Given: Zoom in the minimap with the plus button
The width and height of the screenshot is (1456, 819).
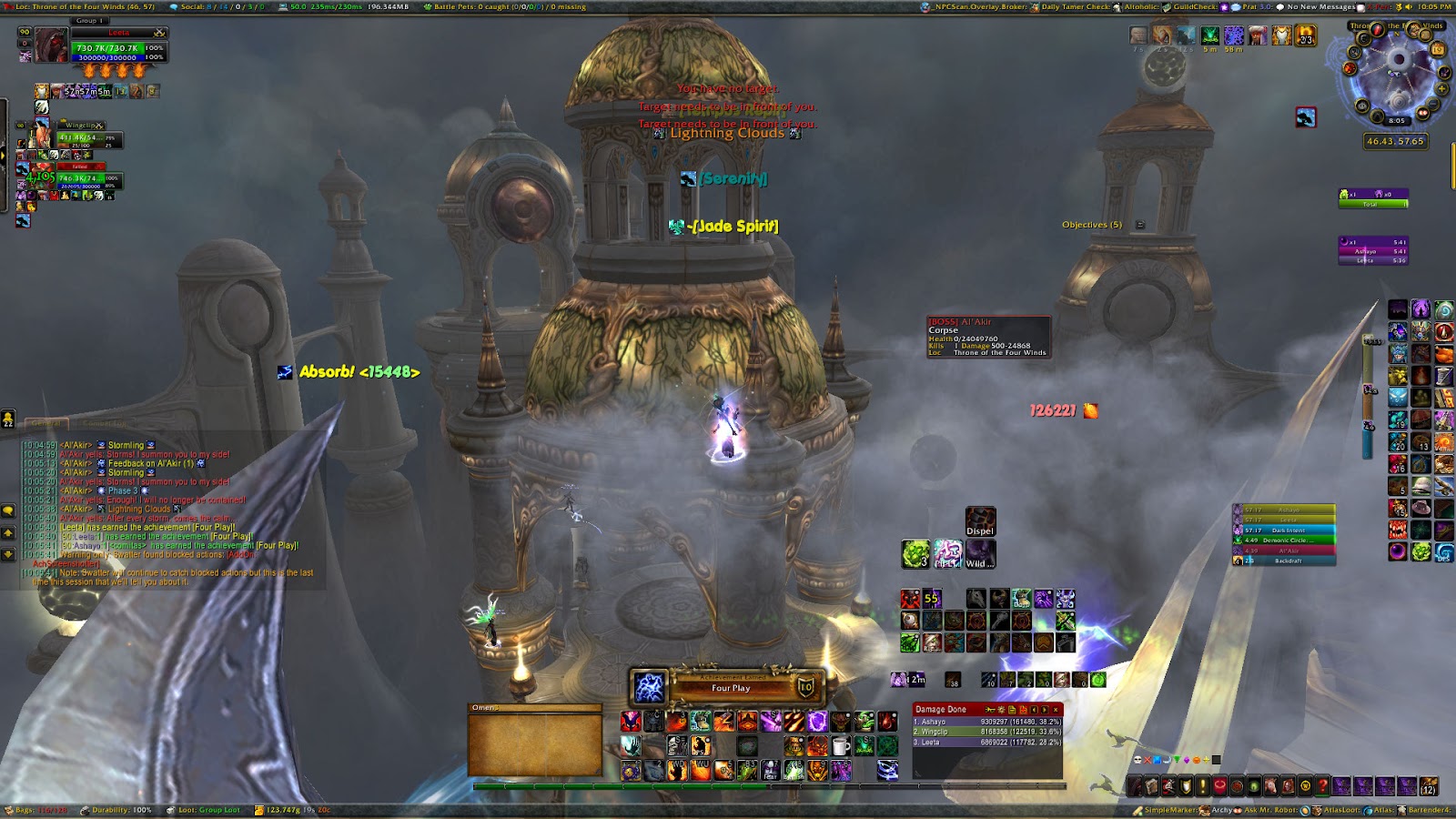Looking at the screenshot, I should 1442,89.
